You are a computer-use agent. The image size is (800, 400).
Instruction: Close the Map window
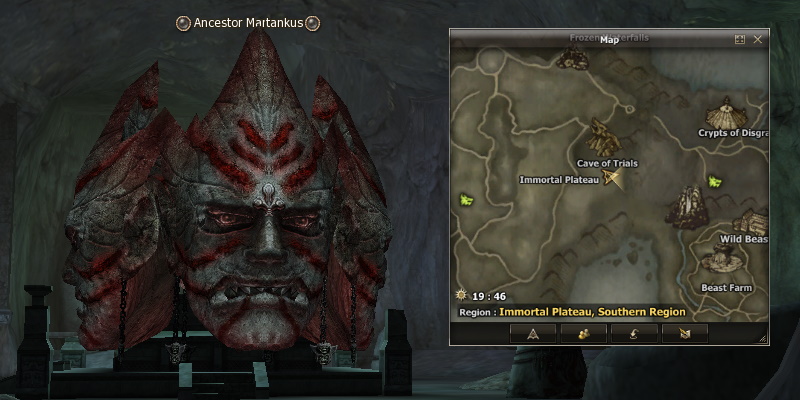(x=758, y=39)
